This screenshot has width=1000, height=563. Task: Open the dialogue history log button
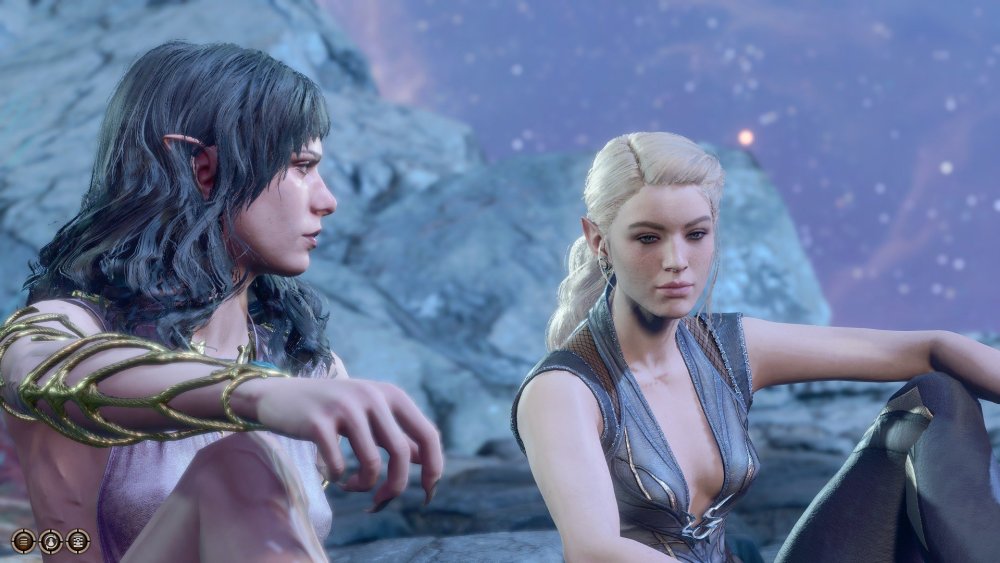tap(23, 541)
